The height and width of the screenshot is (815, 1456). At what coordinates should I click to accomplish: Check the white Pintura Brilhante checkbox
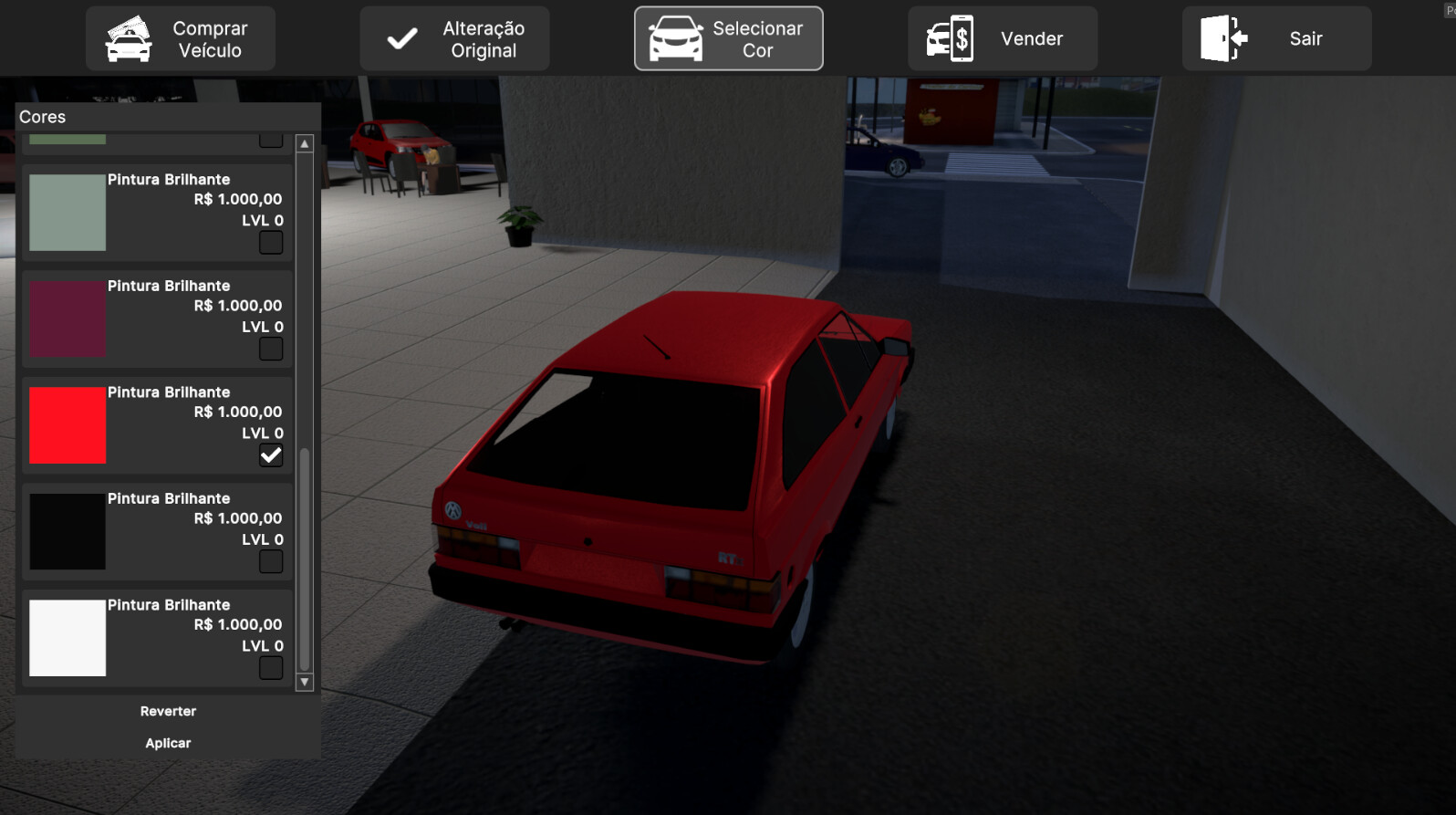pos(270,667)
